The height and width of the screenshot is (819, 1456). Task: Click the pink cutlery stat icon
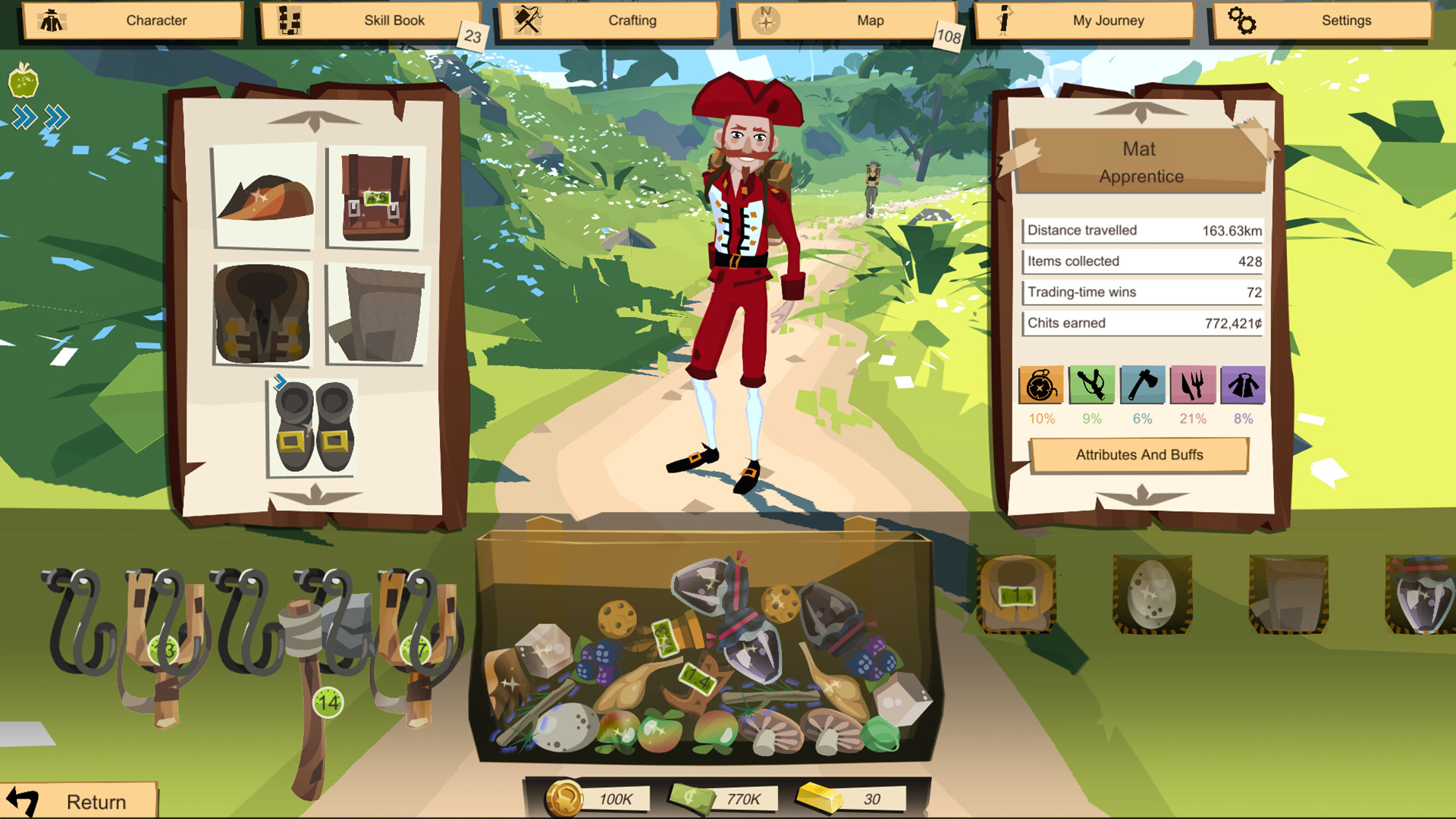click(1194, 385)
